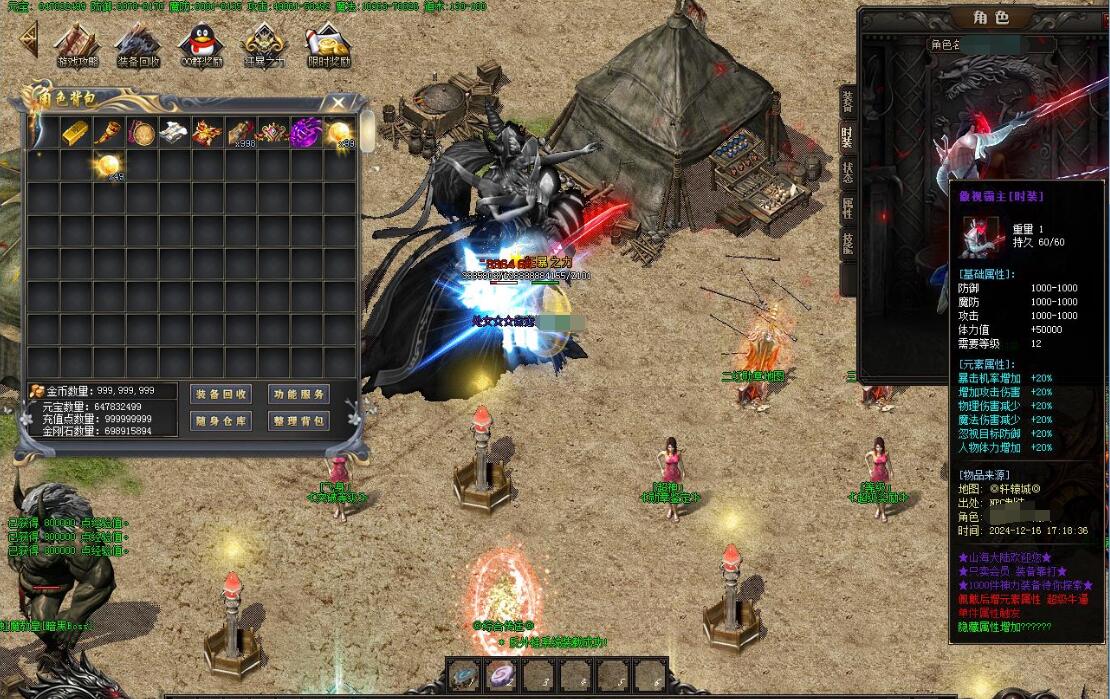1110x699 pixels.
Task: Open the 限时奖励 timed reward icon
Action: pos(327,45)
